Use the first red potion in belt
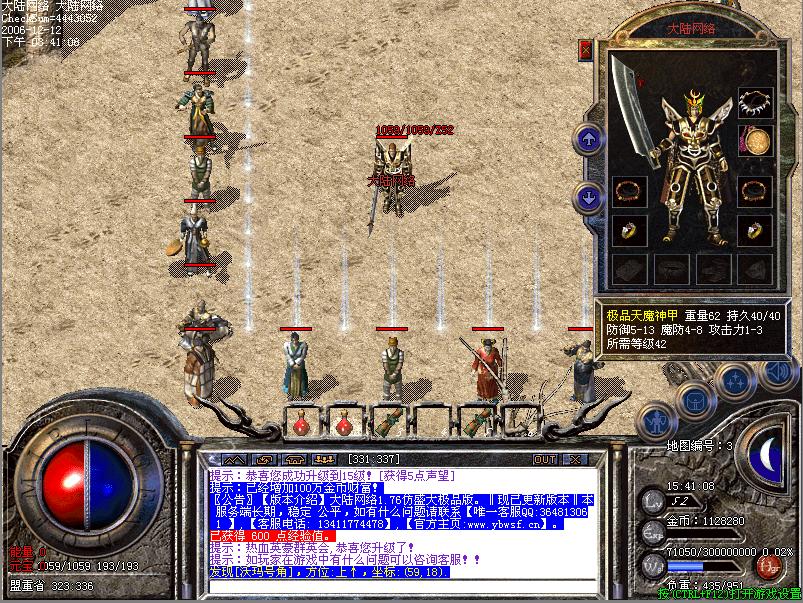 point(301,423)
